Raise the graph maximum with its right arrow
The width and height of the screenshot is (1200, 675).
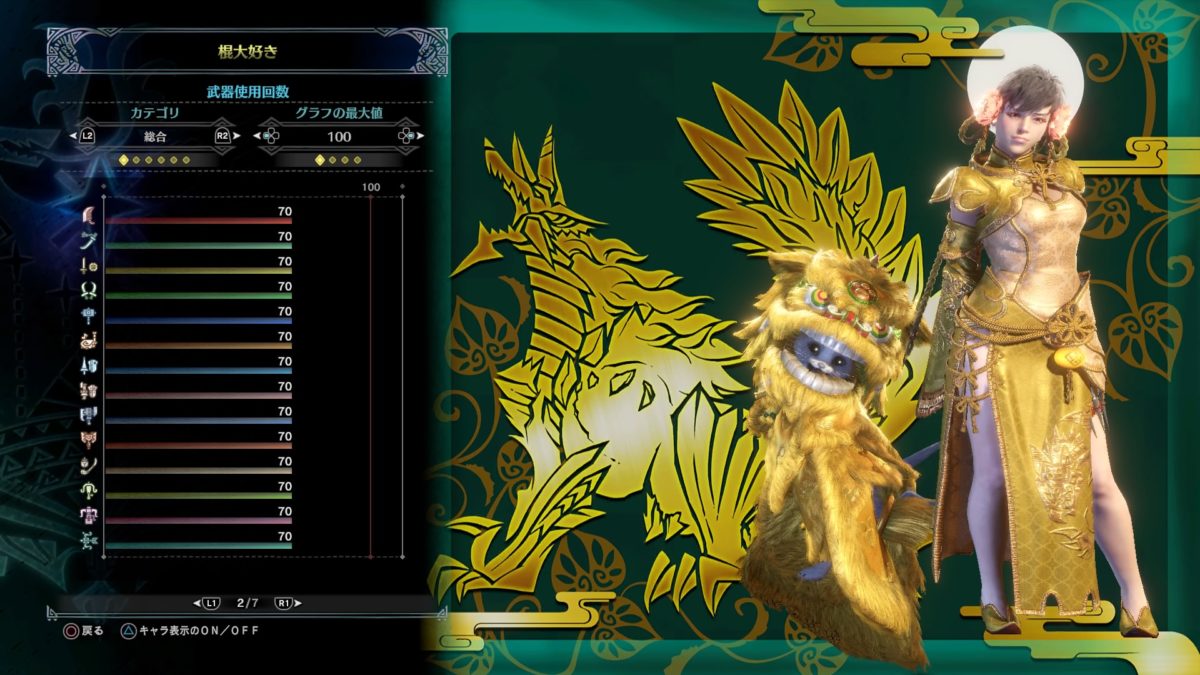tap(417, 136)
